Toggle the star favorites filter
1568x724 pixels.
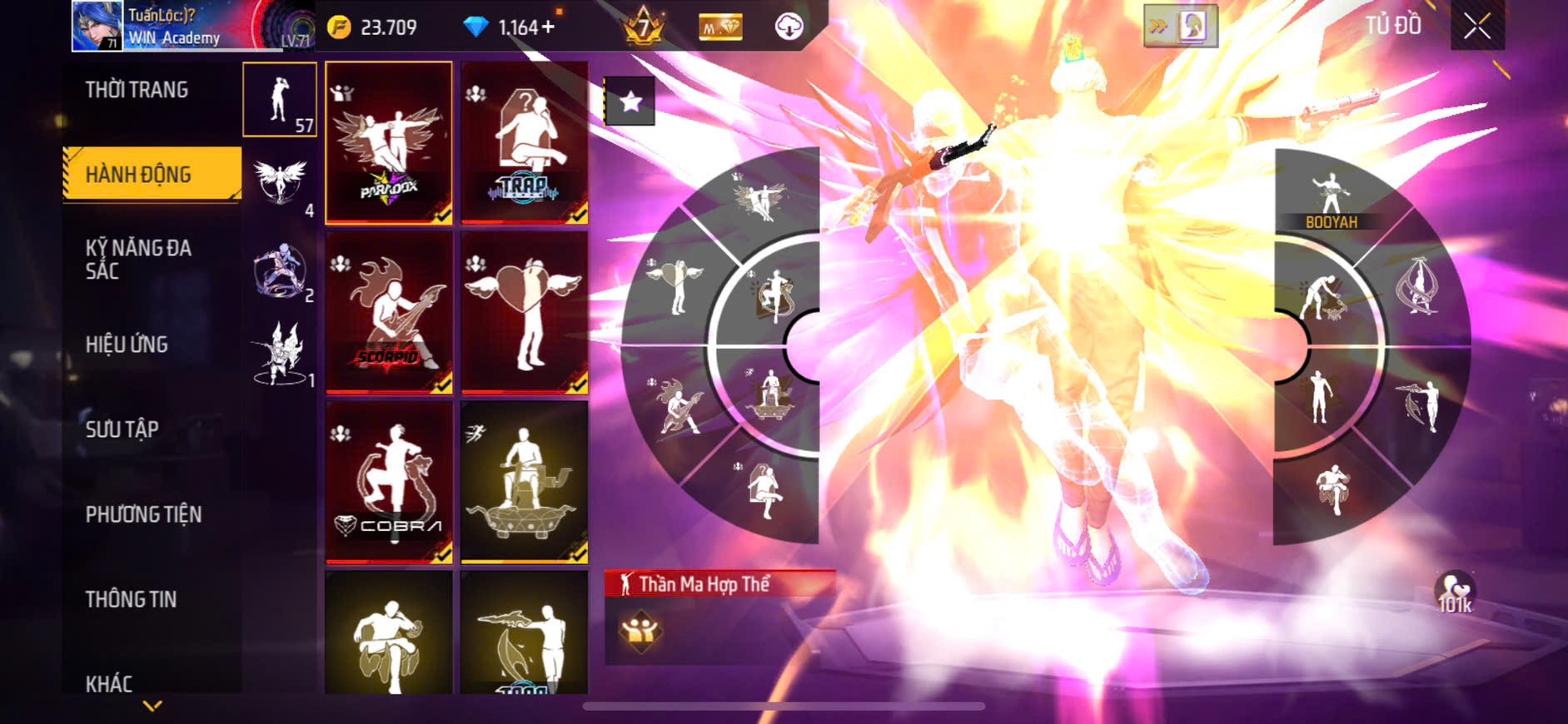(x=630, y=102)
